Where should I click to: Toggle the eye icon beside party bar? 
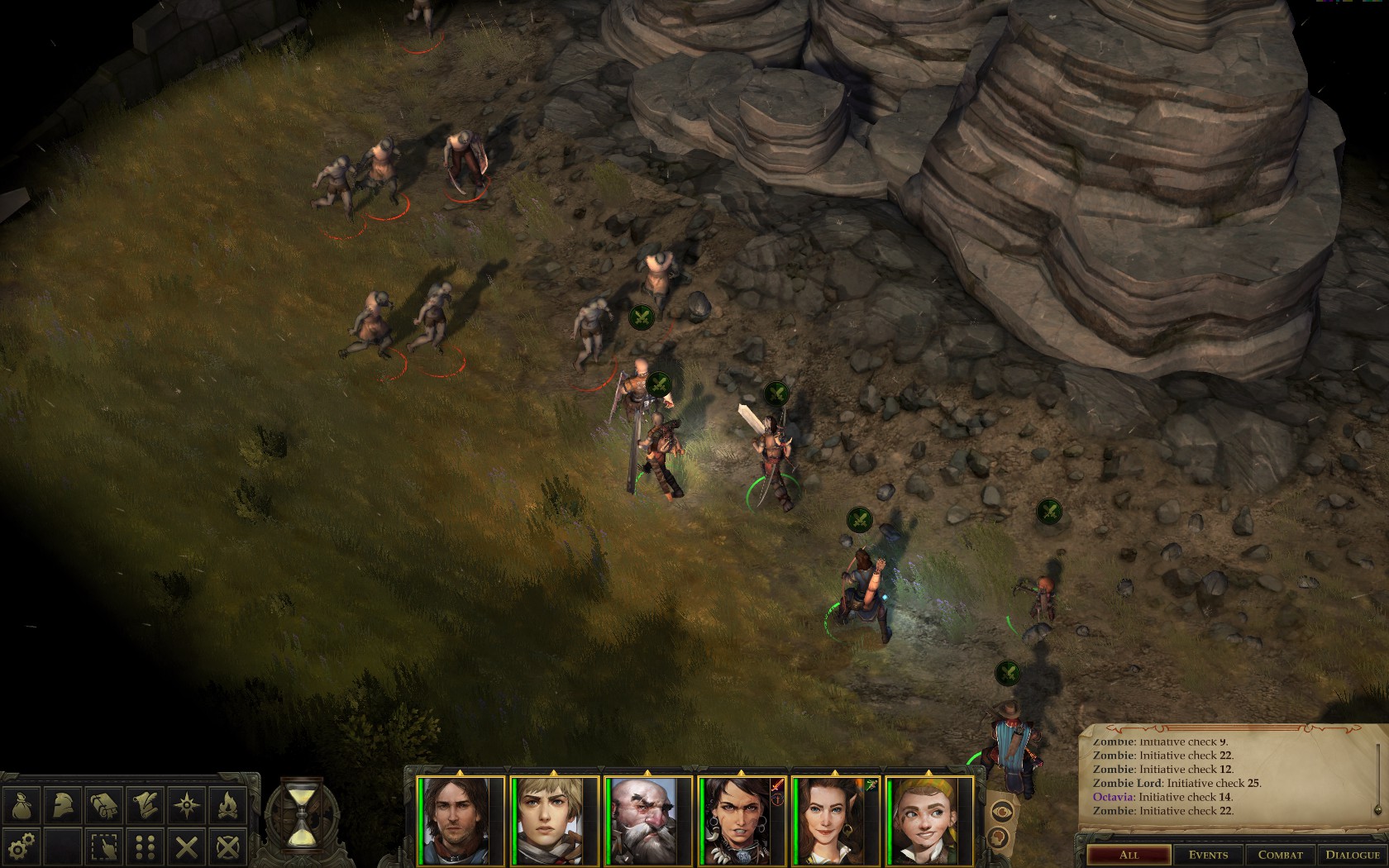click(1002, 811)
